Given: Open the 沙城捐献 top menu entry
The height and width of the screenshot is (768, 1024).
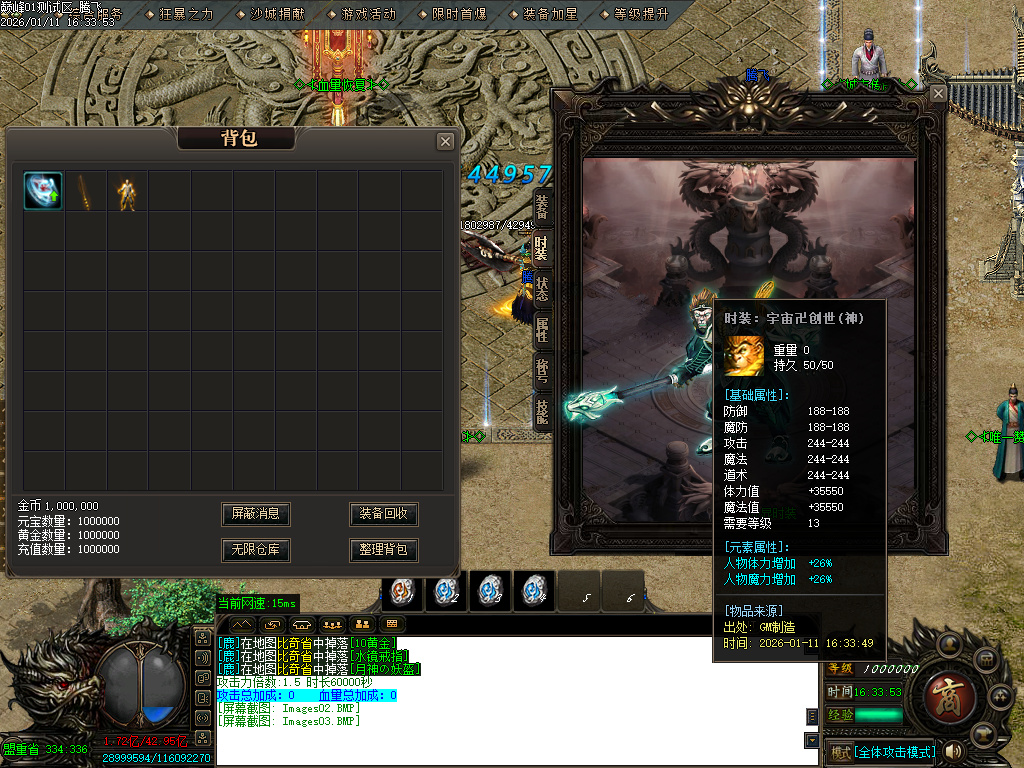Looking at the screenshot, I should [278, 14].
